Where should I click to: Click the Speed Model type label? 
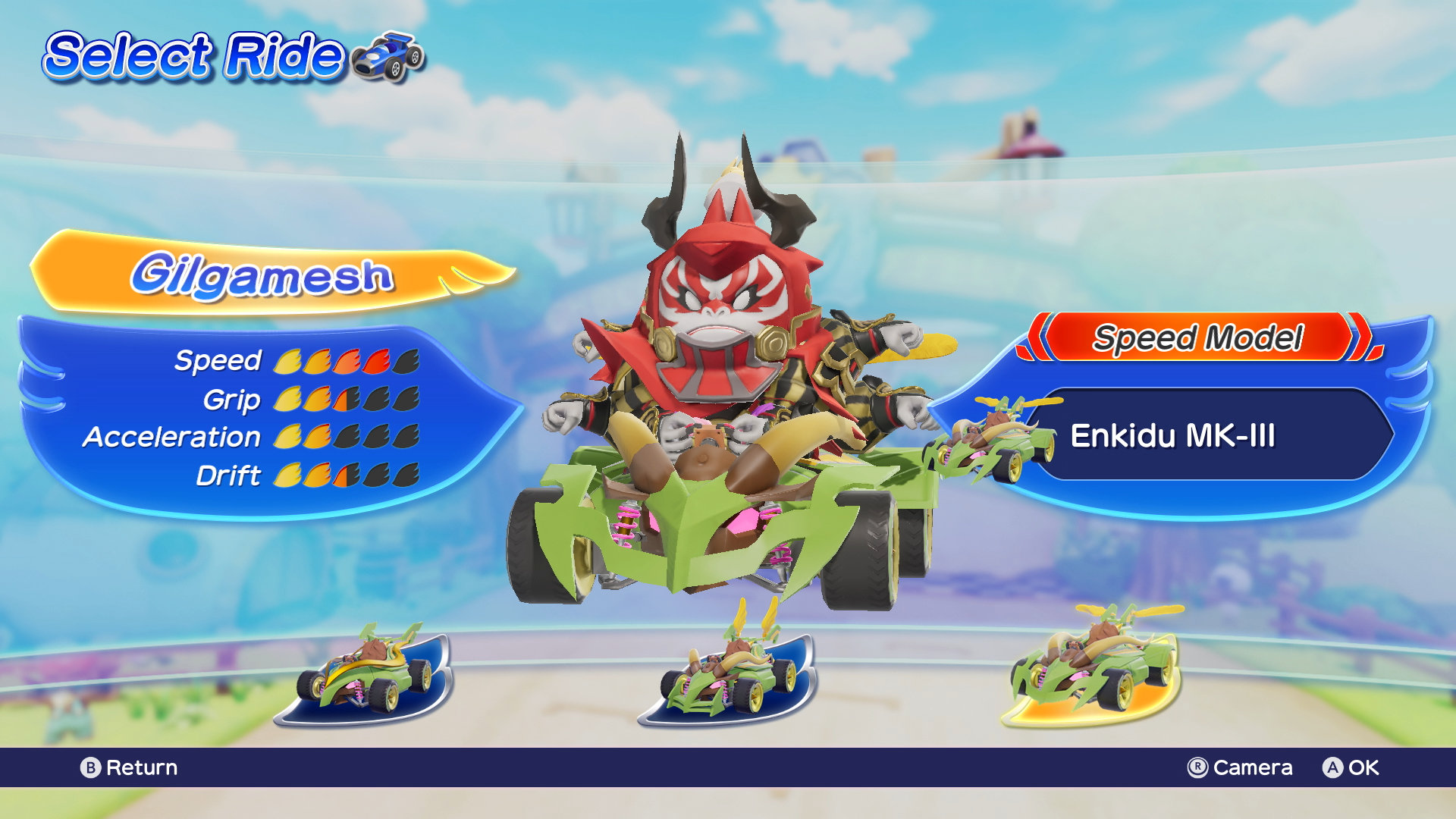tap(1198, 337)
